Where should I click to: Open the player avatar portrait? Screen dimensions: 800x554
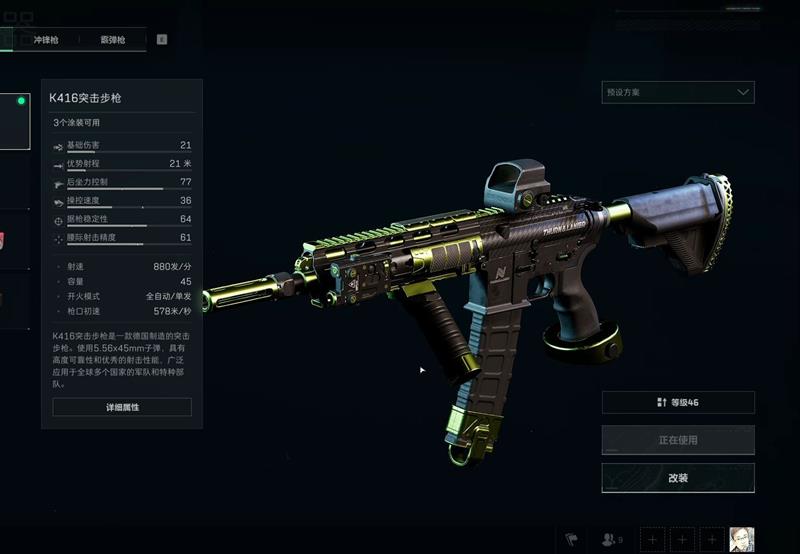(741, 539)
